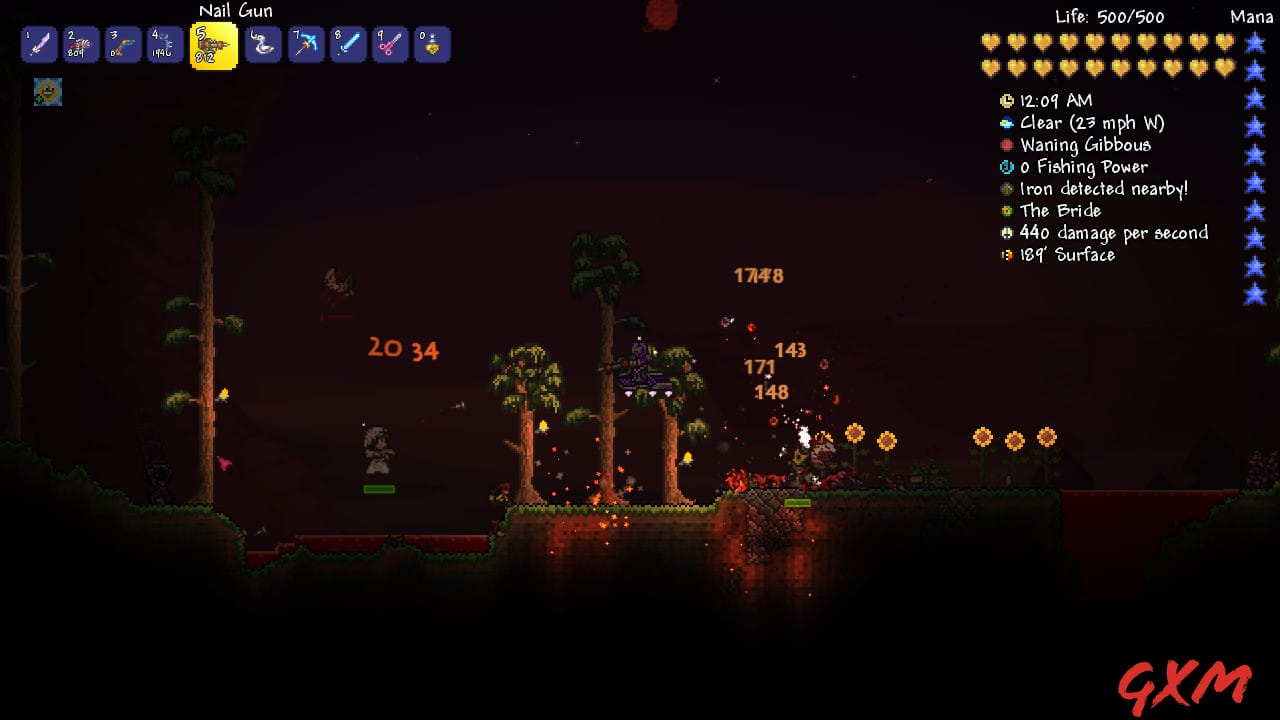Select the heart item in hotbar slot 0

(432, 44)
